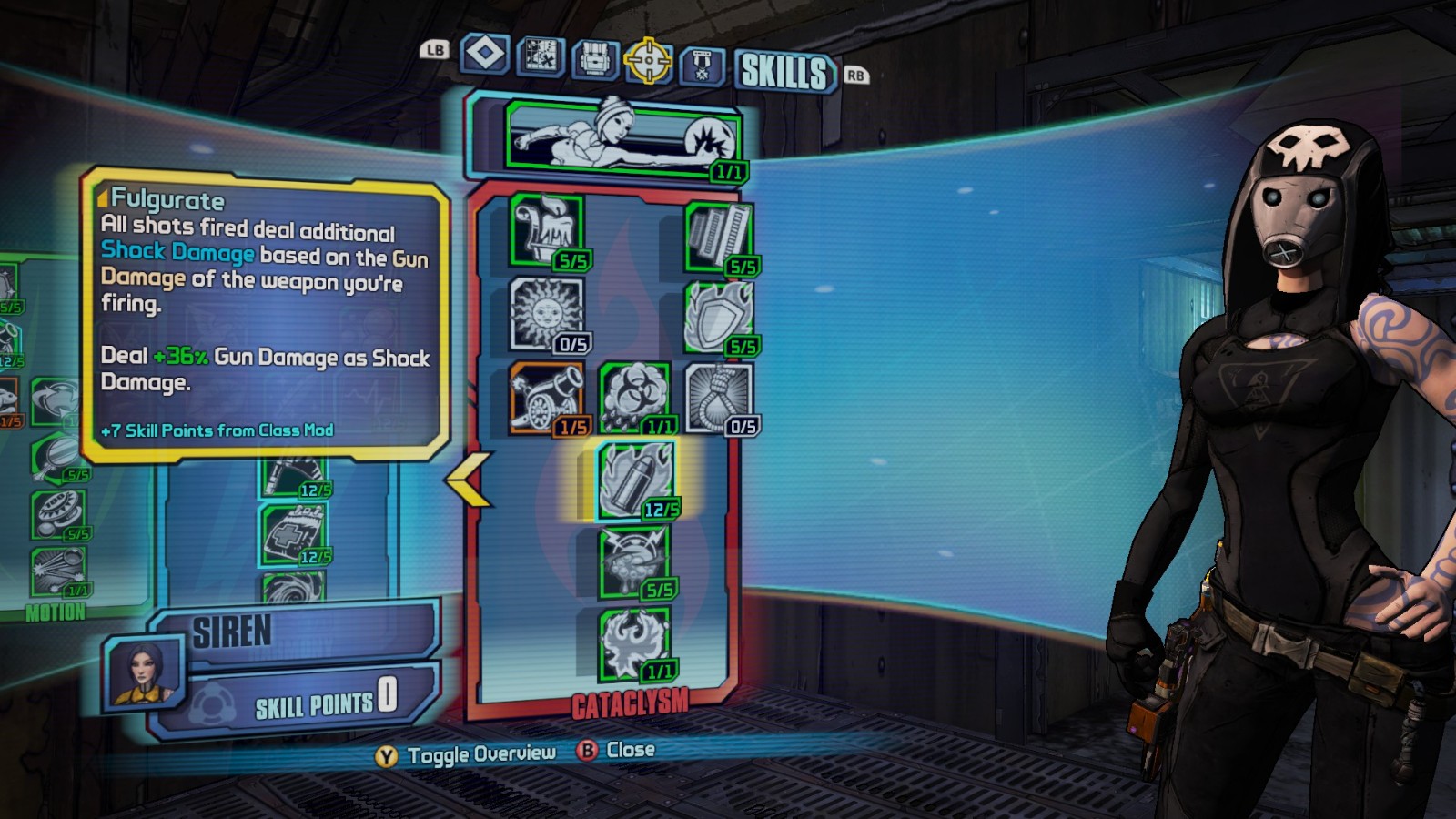Select the Phaselock action skill banner
1456x819 pixels.
(x=622, y=138)
